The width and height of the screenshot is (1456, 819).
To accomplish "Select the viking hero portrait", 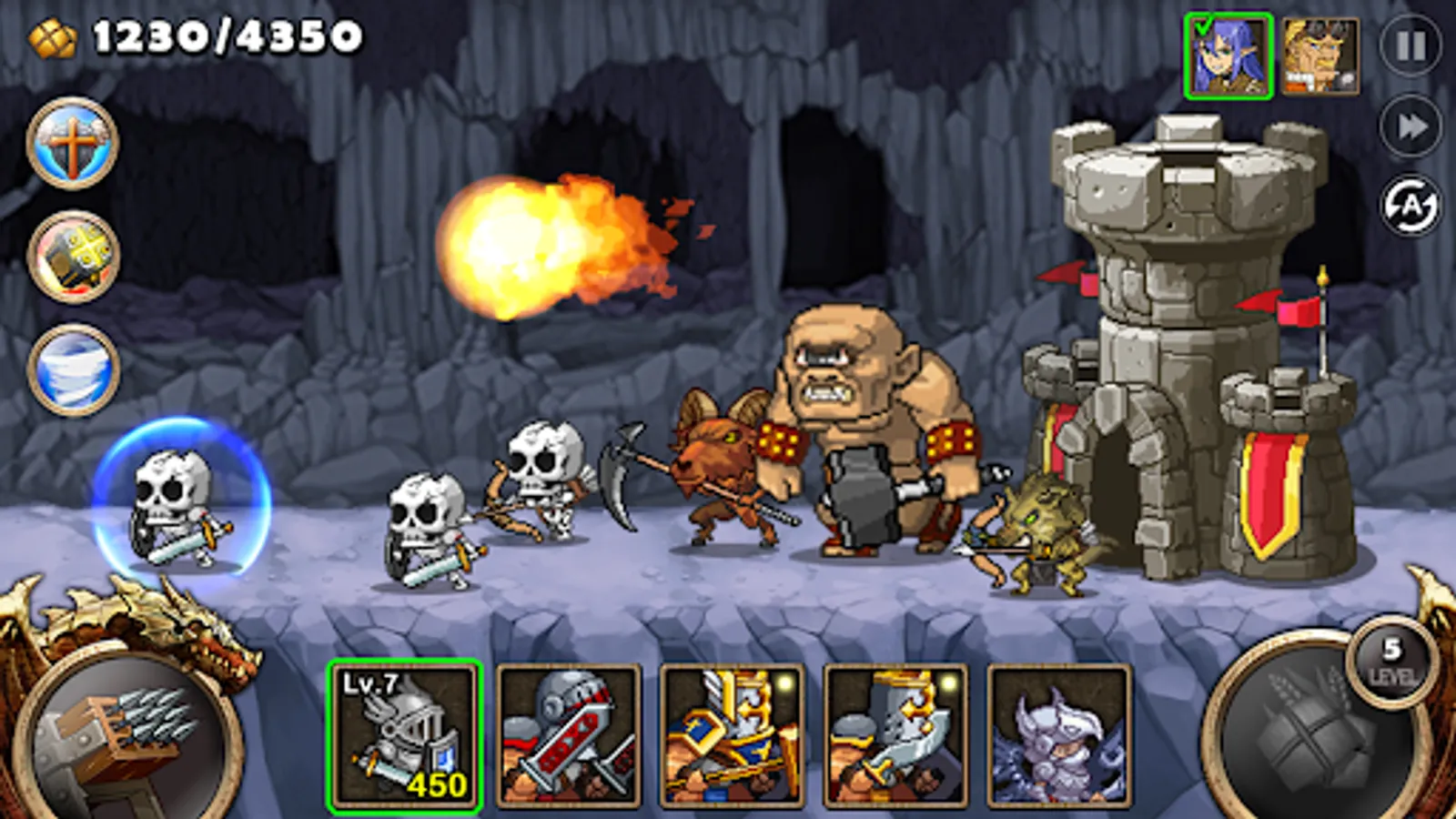I will tap(1321, 55).
